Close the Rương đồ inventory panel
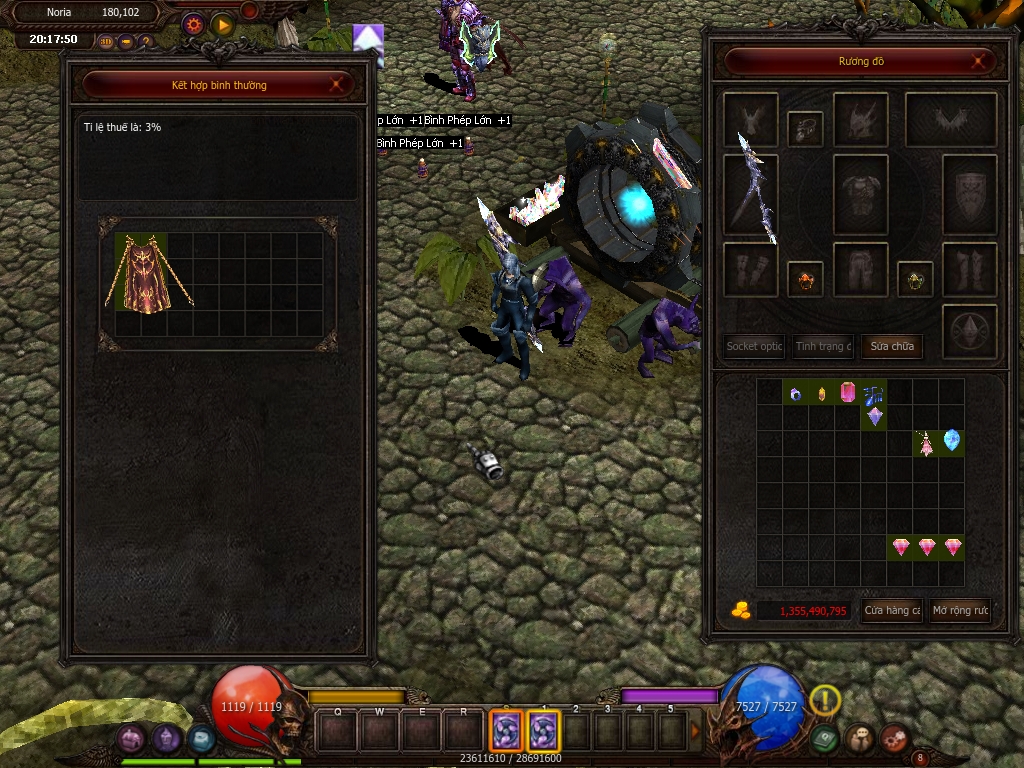 (x=980, y=61)
